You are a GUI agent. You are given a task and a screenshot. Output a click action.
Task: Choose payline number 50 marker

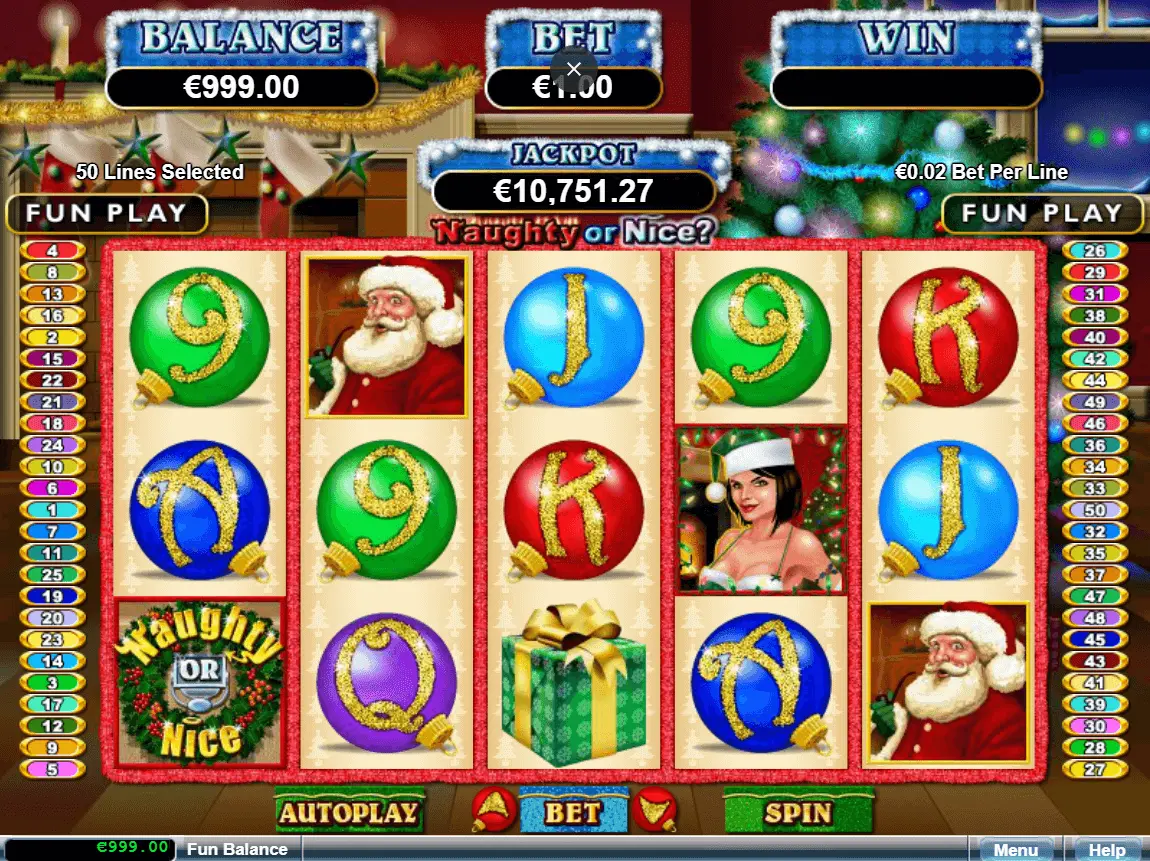[1095, 510]
